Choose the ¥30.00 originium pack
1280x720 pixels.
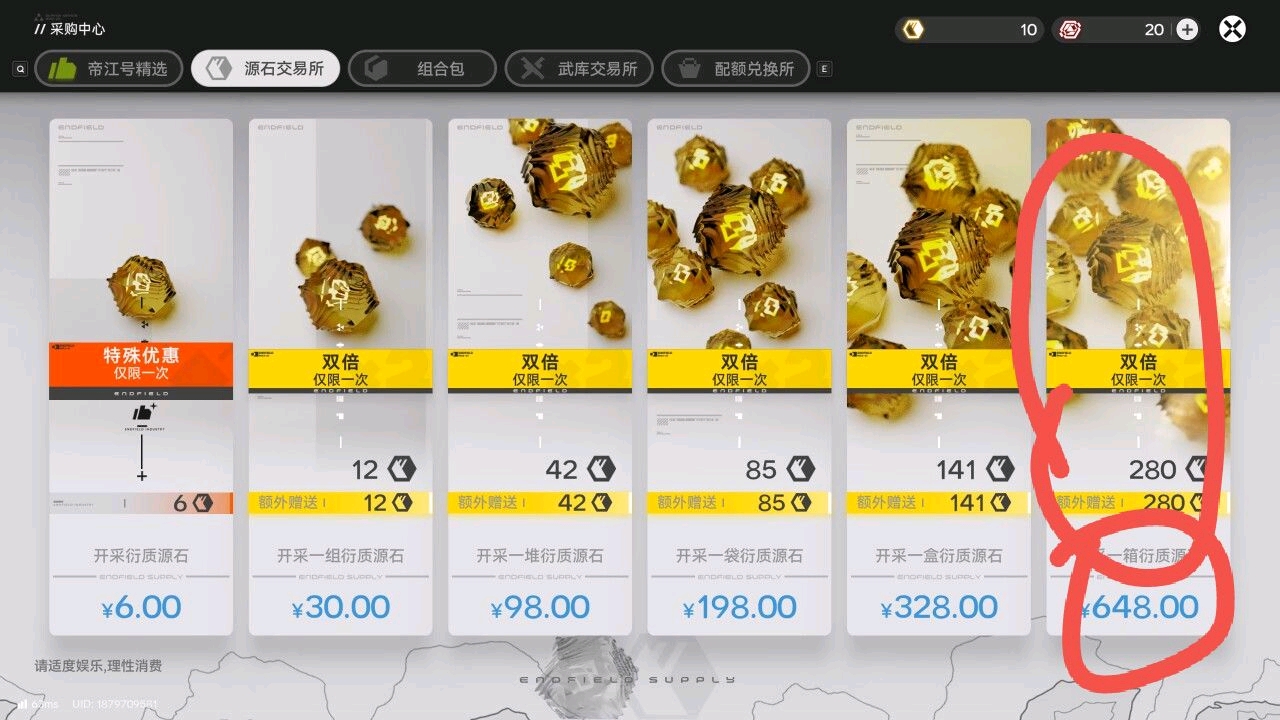pyautogui.click(x=340, y=377)
